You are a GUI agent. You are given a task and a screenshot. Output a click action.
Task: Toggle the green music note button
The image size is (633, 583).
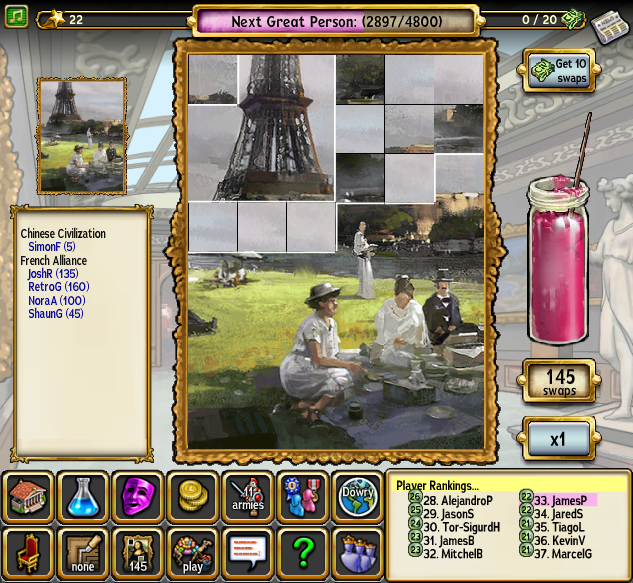tap(16, 18)
